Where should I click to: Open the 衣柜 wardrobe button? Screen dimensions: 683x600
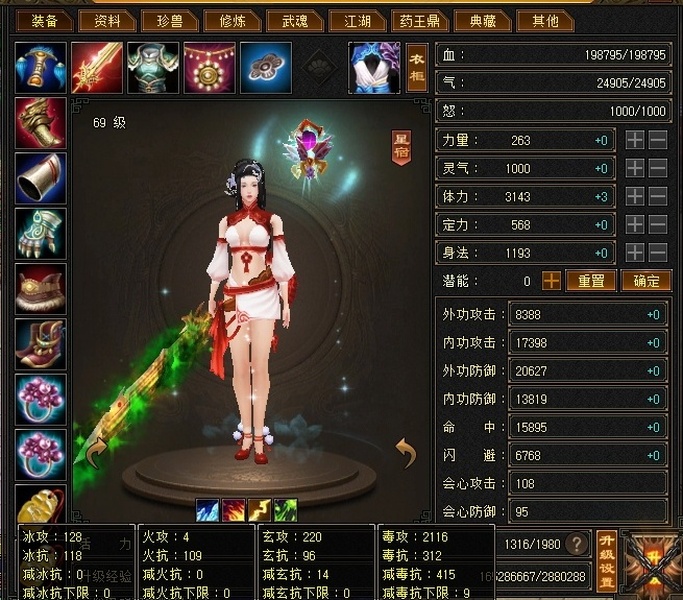(417, 67)
